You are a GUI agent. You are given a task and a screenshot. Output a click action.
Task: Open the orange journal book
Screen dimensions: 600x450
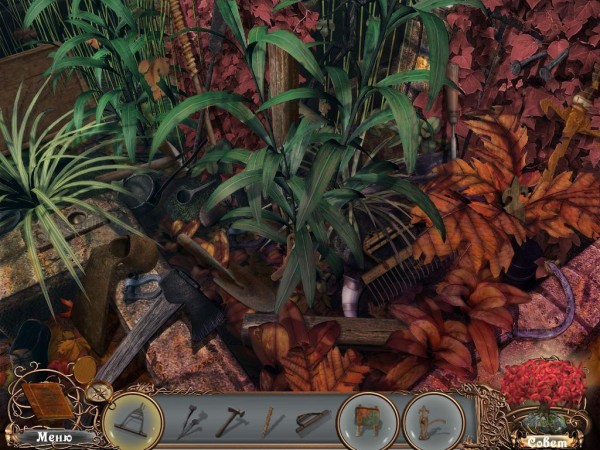pos(47,401)
